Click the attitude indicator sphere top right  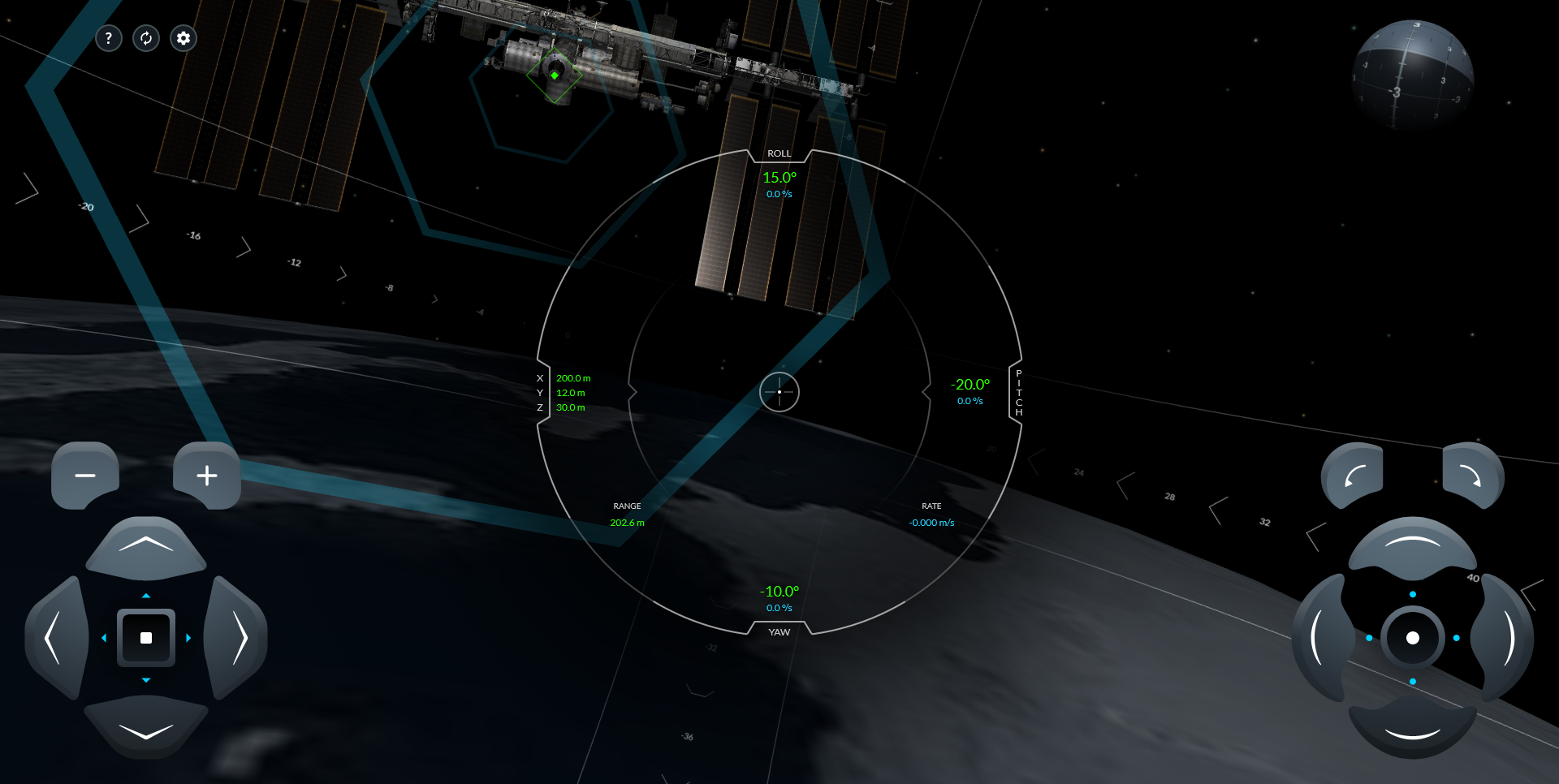(x=1413, y=77)
